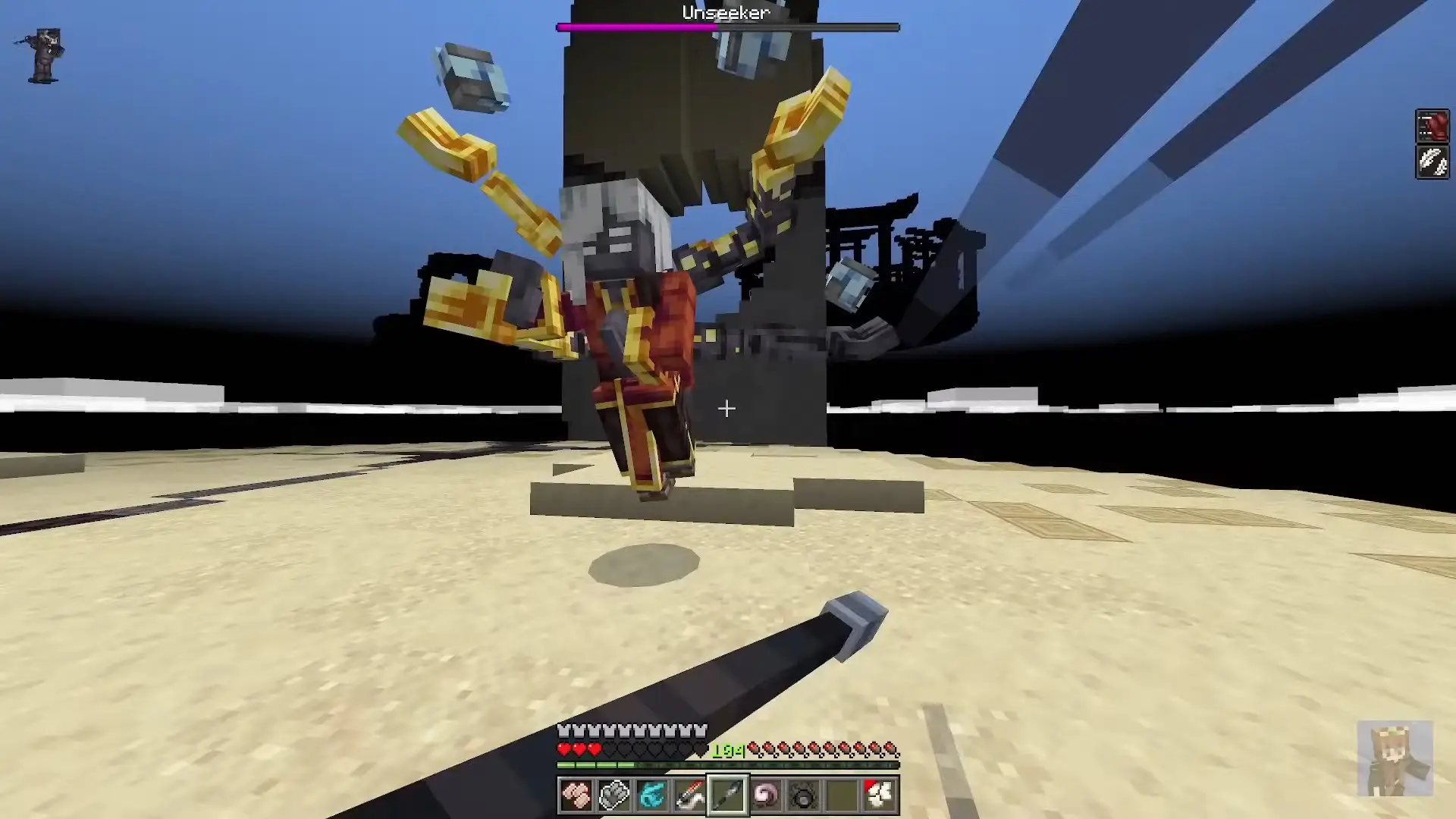Screen dimensions: 1456x819
Task: Click the red status effect icon
Action: (1432, 126)
